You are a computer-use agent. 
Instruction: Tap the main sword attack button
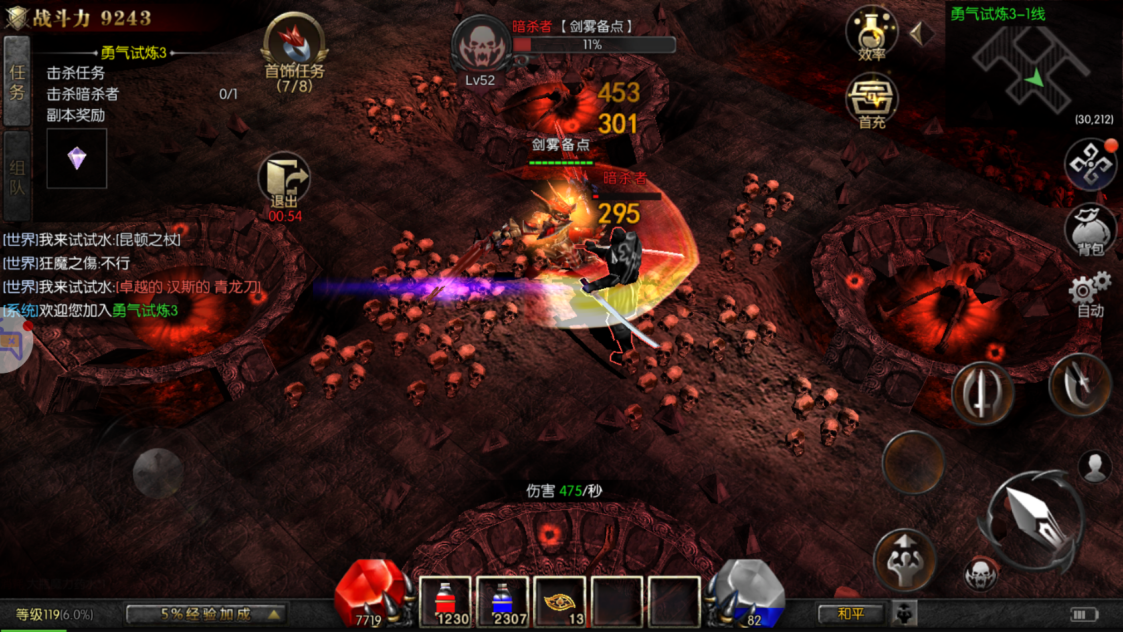(1031, 518)
